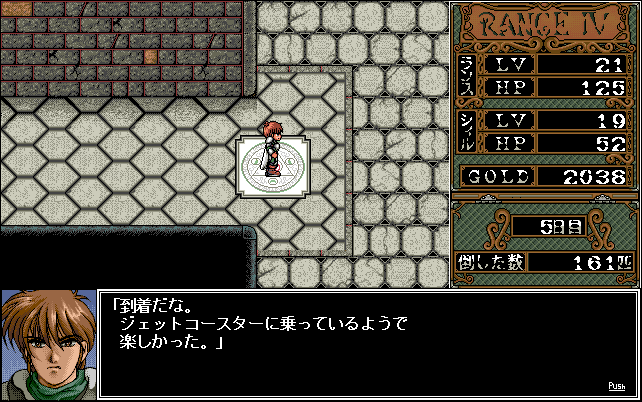The height and width of the screenshot is (402, 642).
Task: Click the Push indicator to continue dialogue
Action: click(617, 386)
